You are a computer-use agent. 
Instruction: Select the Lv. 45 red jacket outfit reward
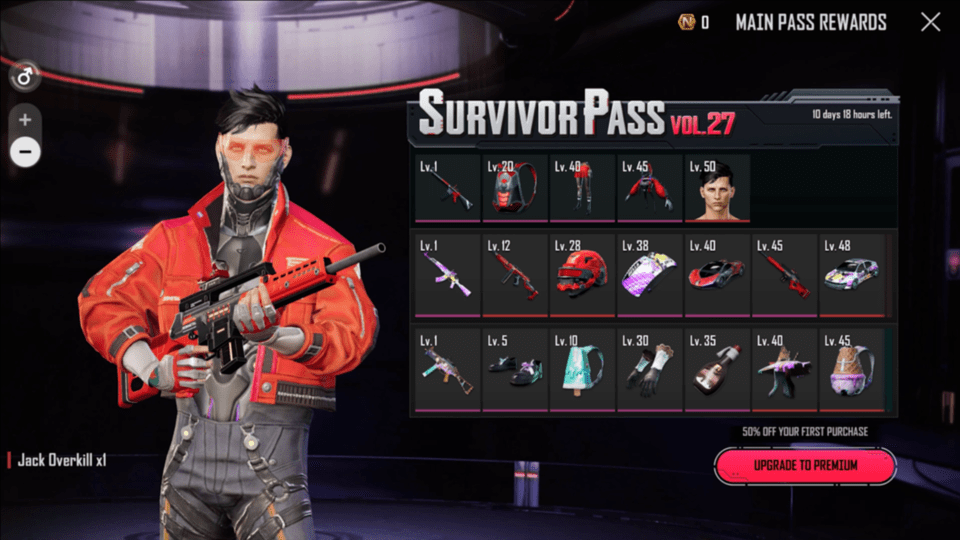(649, 189)
